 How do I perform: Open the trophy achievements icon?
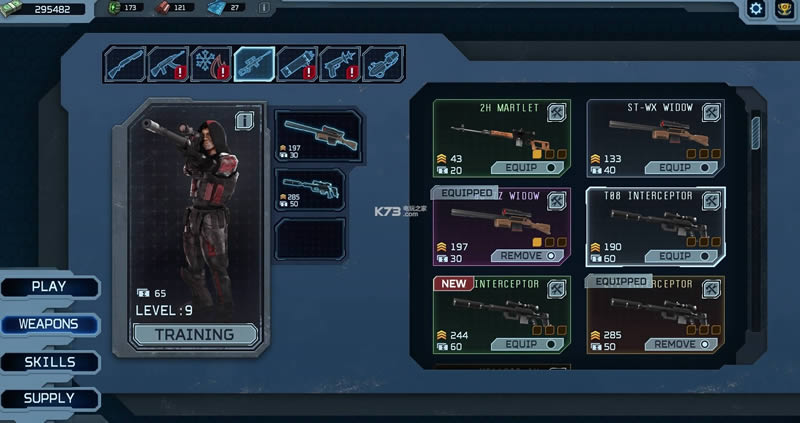[x=785, y=9]
